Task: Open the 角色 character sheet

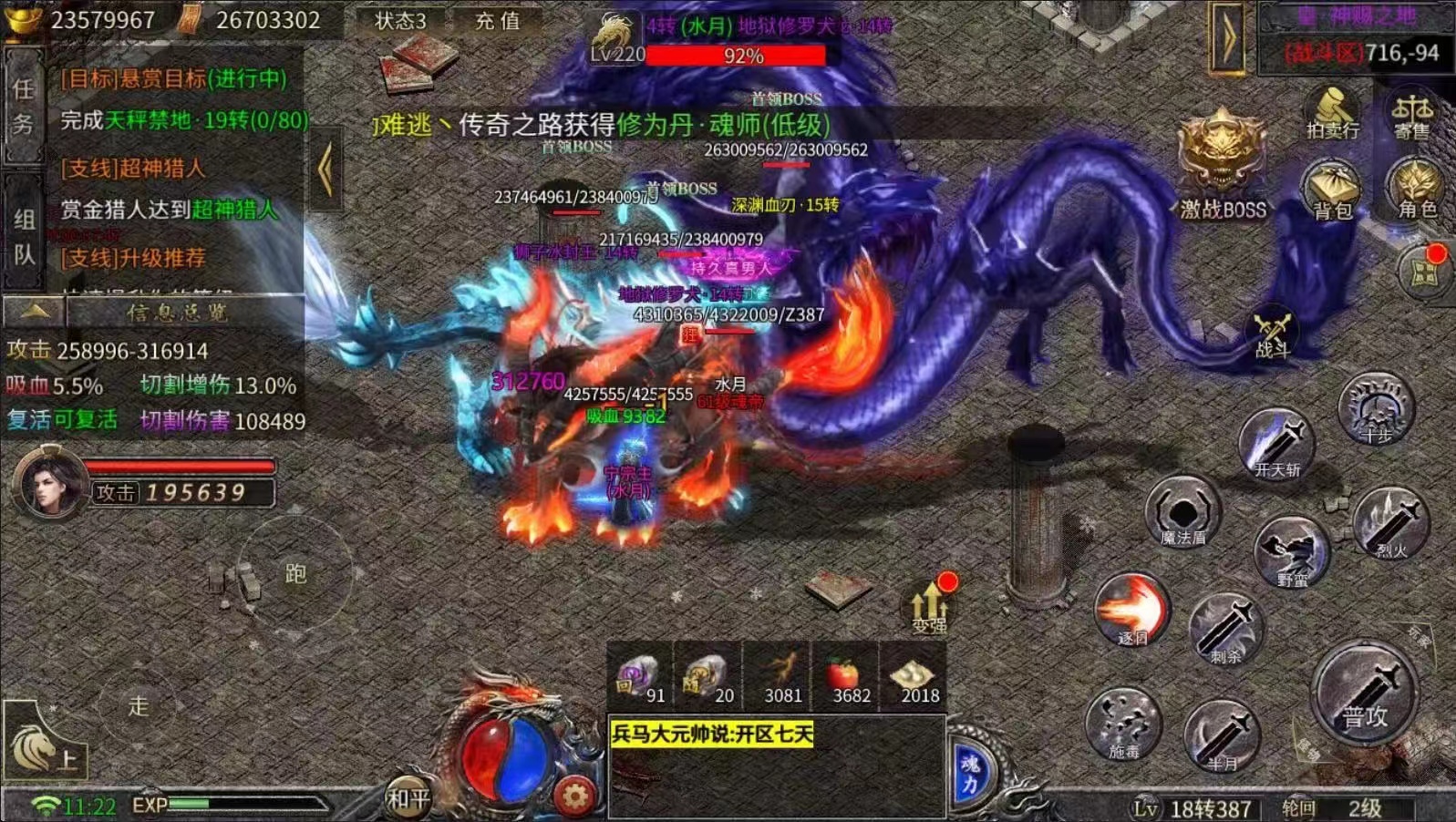Action: (1416, 189)
